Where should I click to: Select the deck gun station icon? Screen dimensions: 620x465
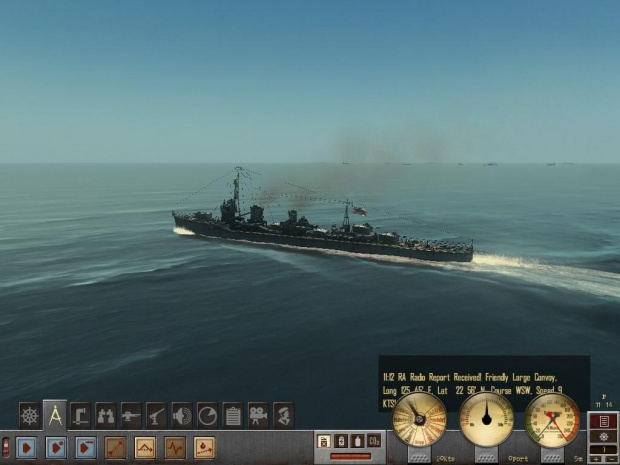tap(131, 414)
